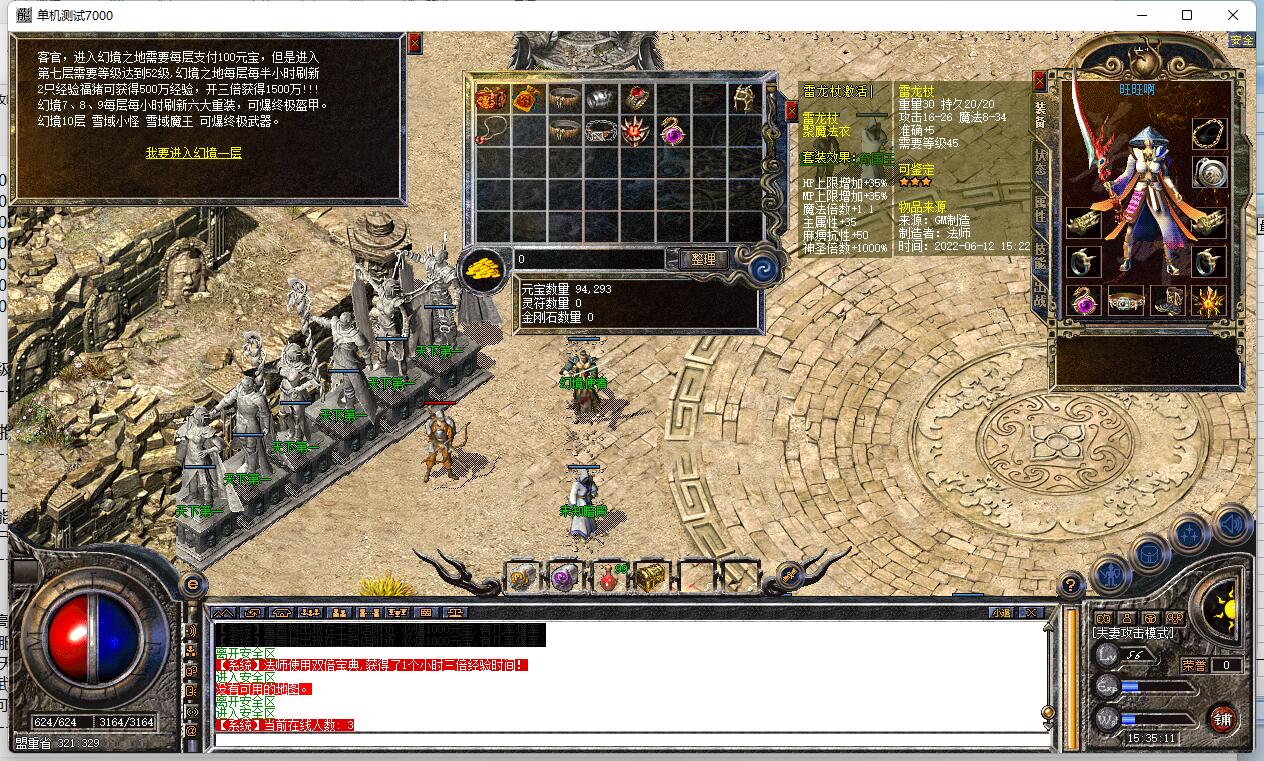Click the question mark help button

coord(1070,584)
